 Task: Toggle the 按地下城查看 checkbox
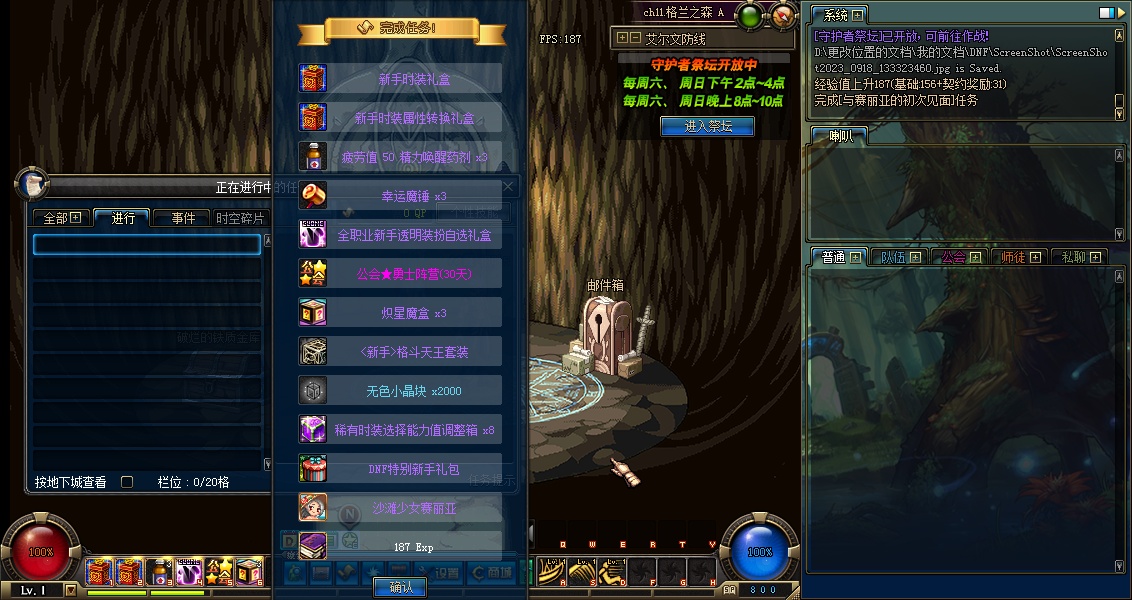(127, 482)
